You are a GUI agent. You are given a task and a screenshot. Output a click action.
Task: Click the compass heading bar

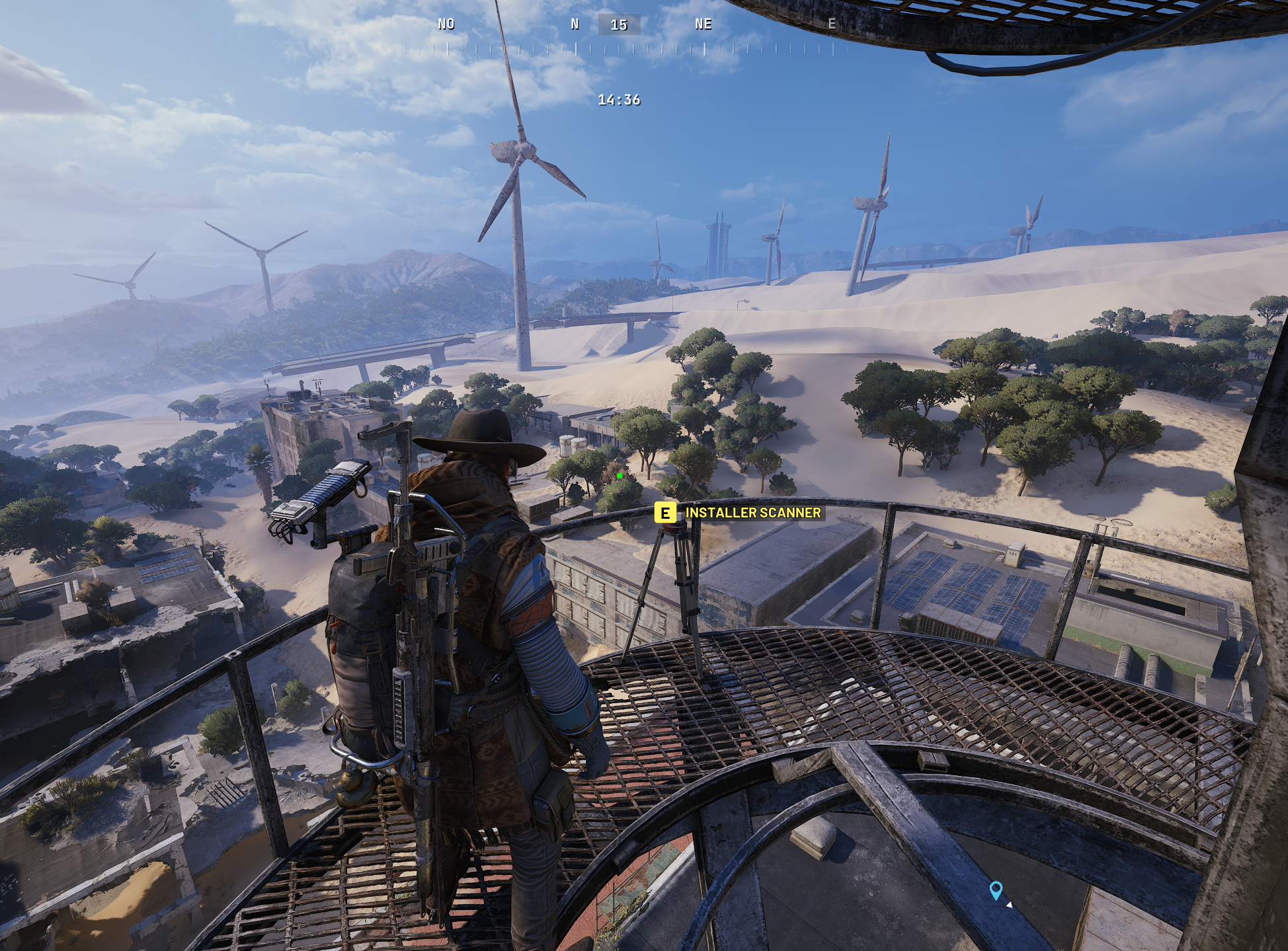point(619,36)
